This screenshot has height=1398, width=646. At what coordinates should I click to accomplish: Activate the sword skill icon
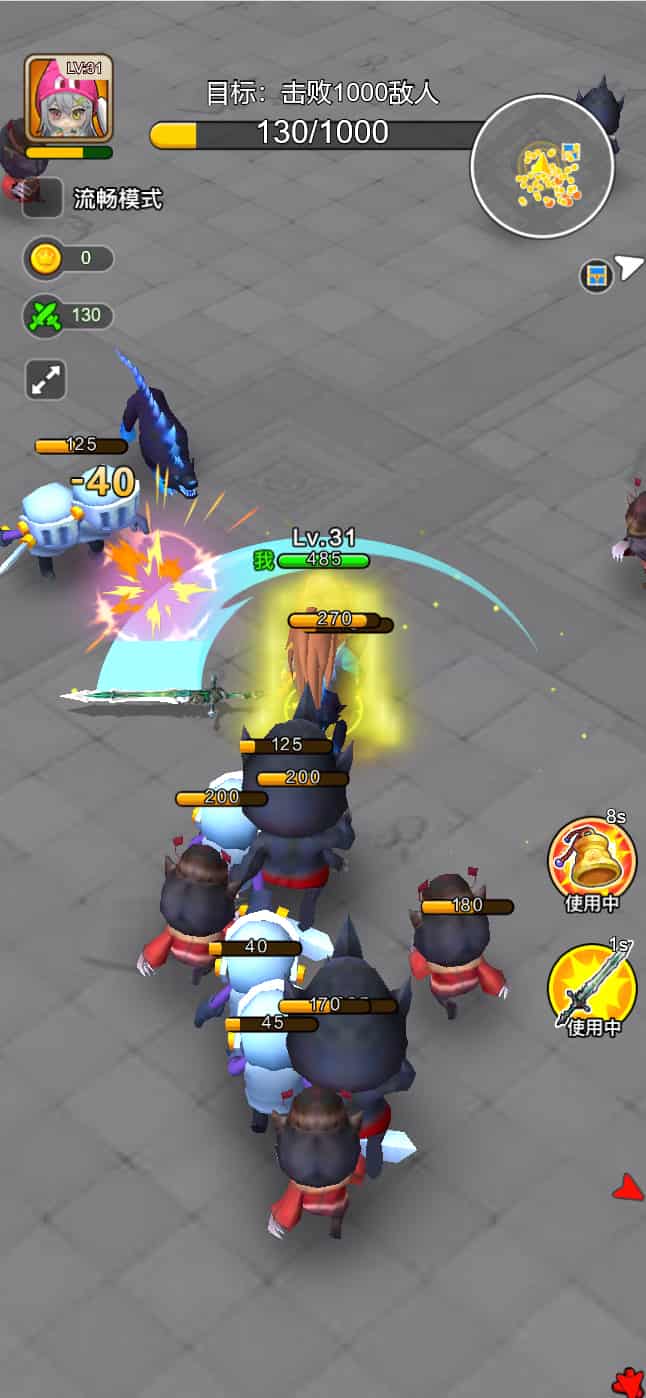tap(591, 985)
